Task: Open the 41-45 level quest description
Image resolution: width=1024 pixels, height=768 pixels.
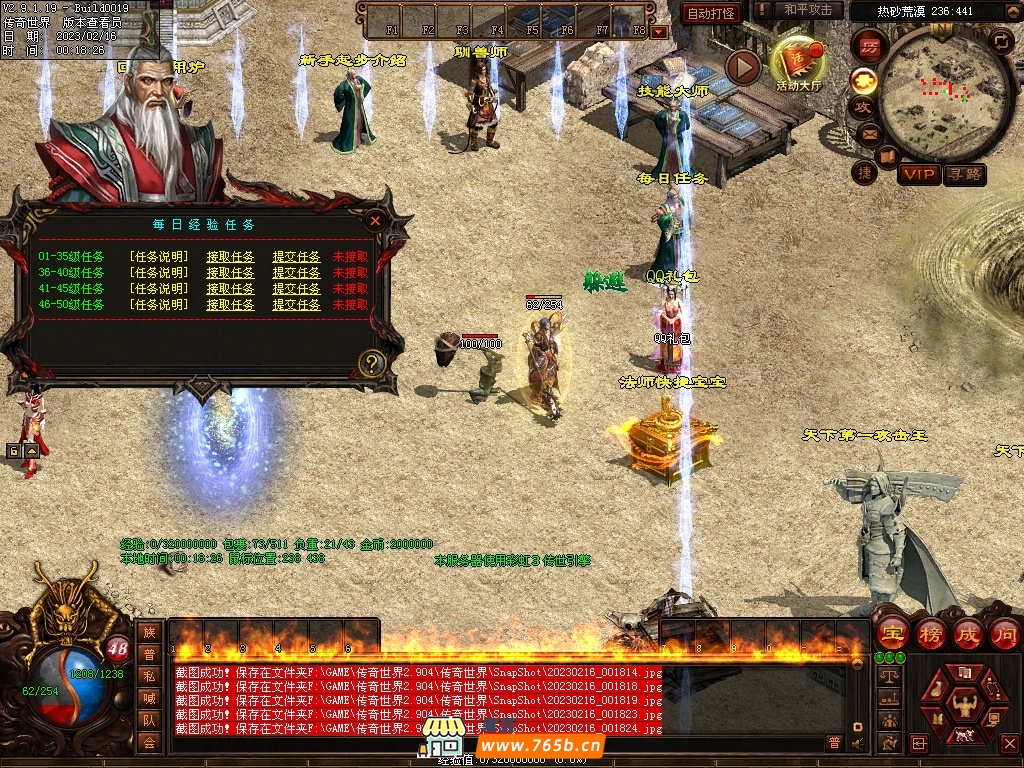Action: [x=159, y=289]
